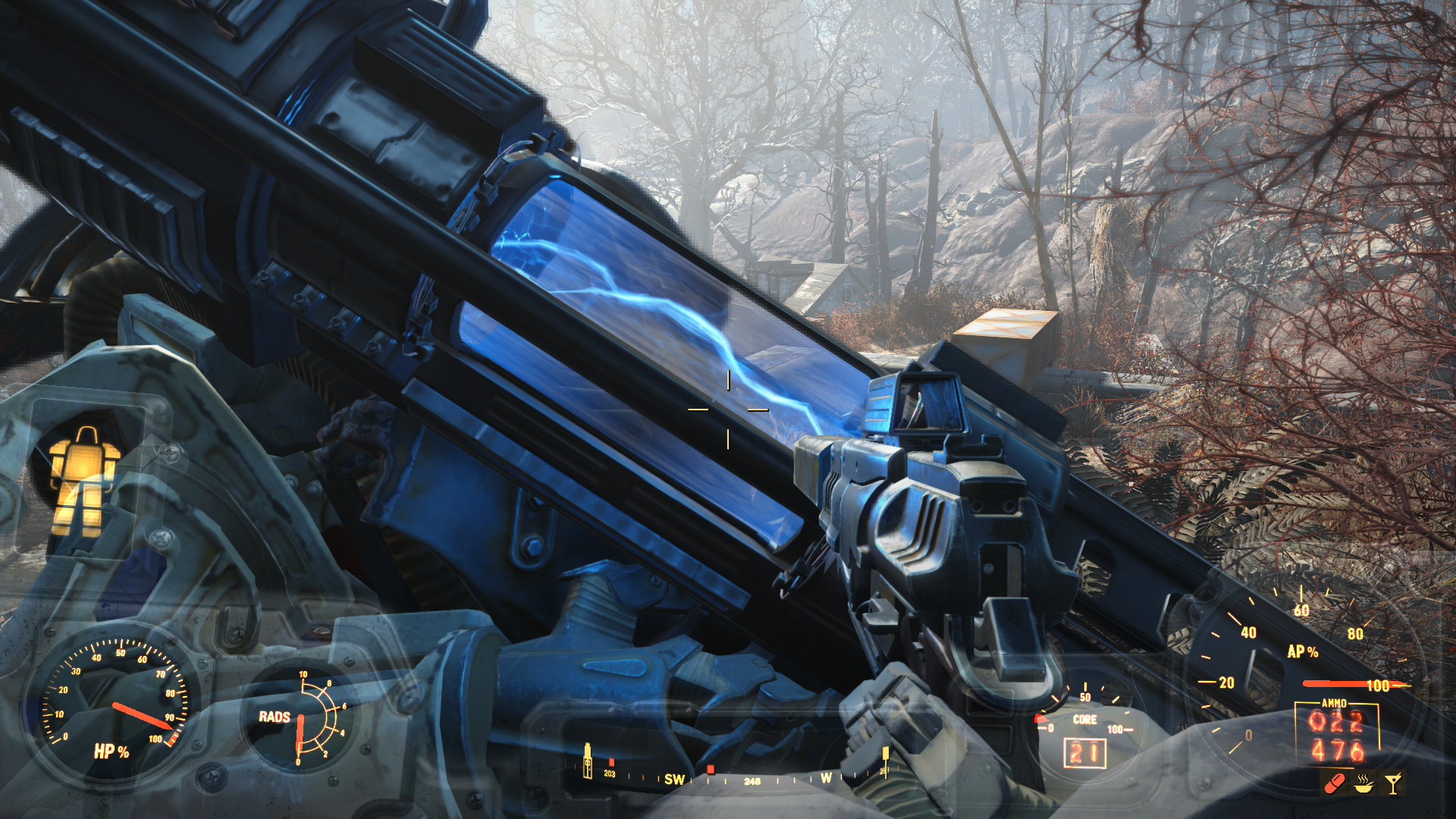Click the red pill status icon
Screen dimensions: 1456x819
click(1333, 783)
